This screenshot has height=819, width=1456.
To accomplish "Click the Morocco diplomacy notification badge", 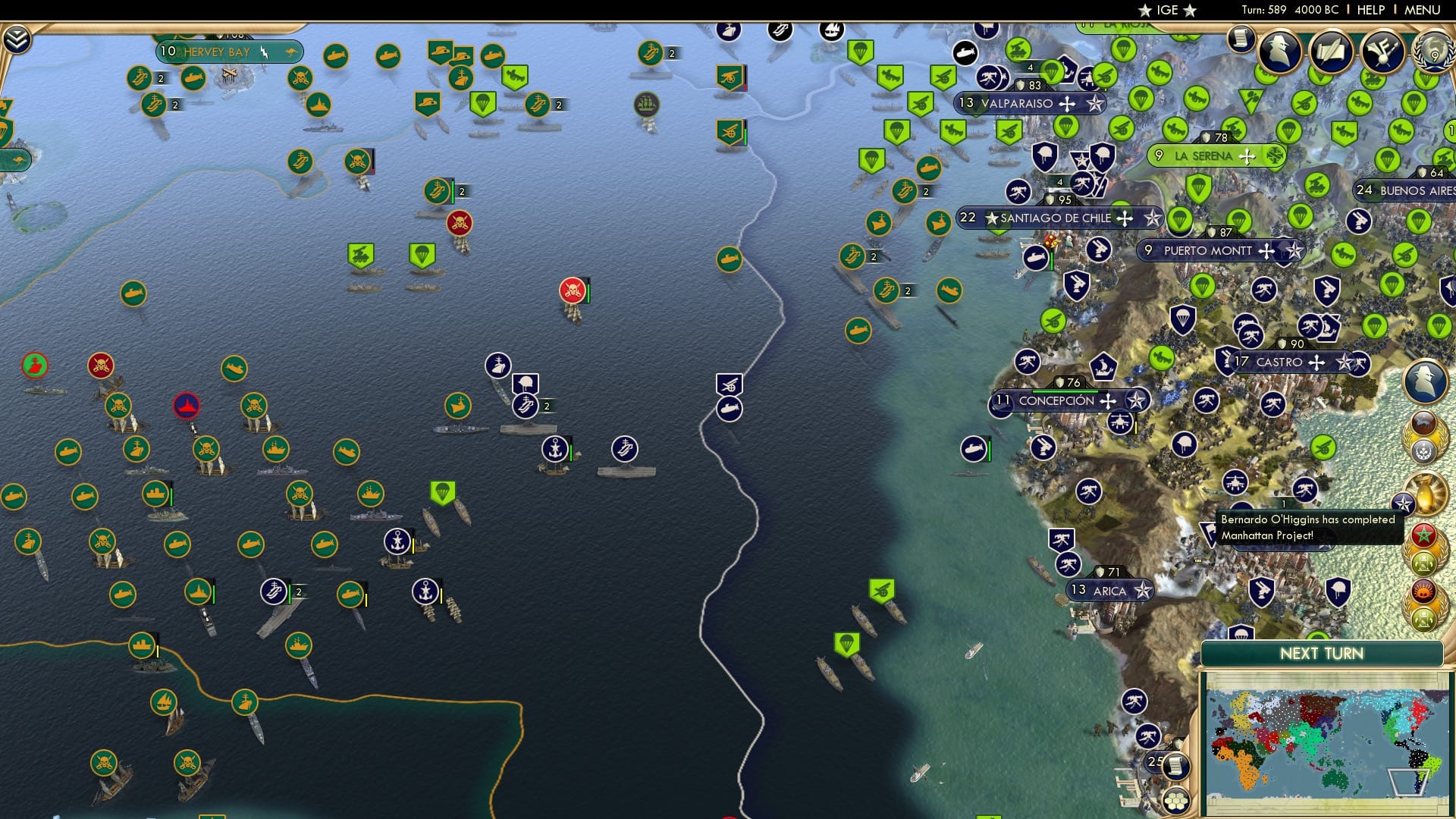I will coord(1425,535).
